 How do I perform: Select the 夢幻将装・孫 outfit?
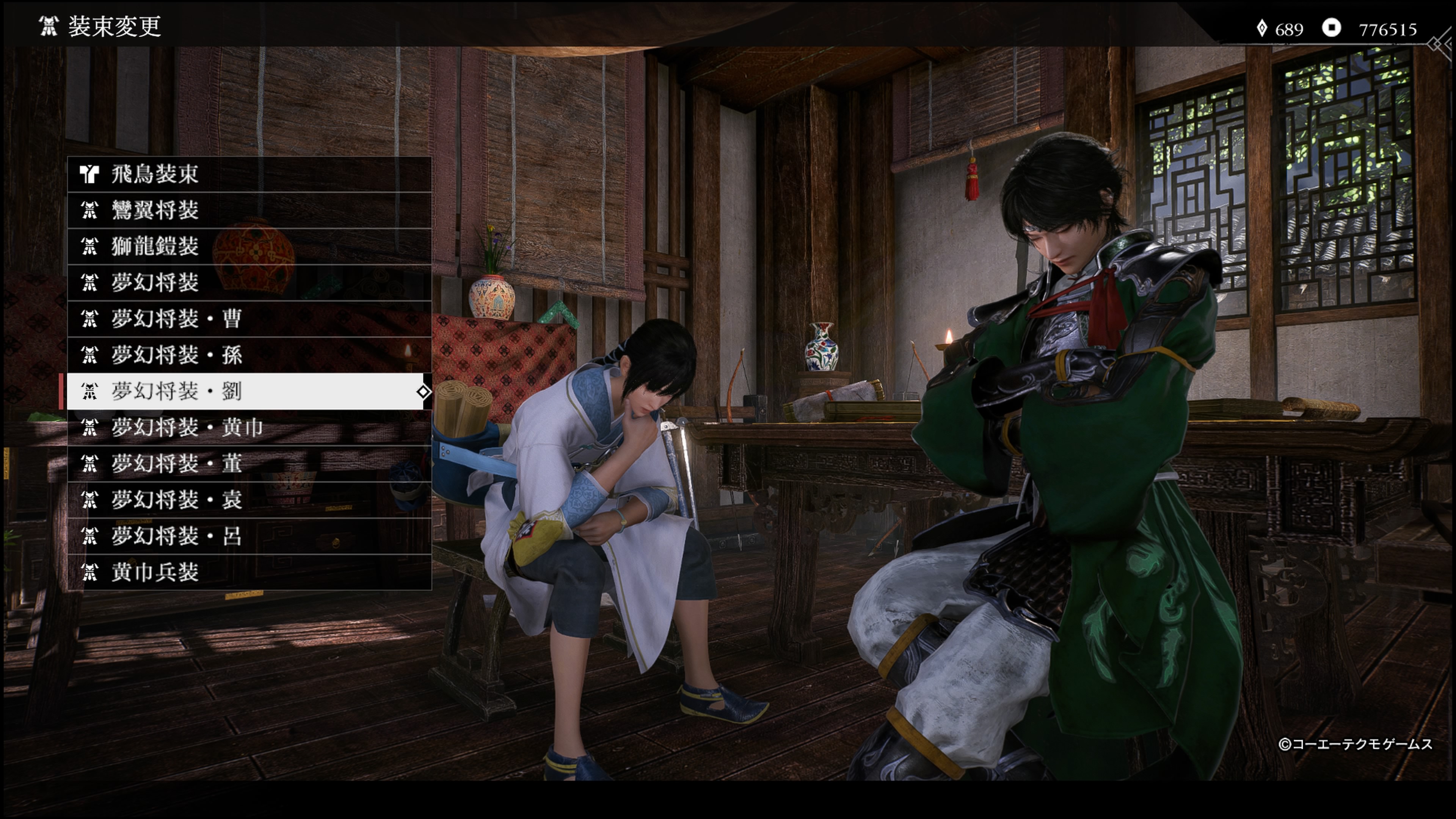coord(249,355)
